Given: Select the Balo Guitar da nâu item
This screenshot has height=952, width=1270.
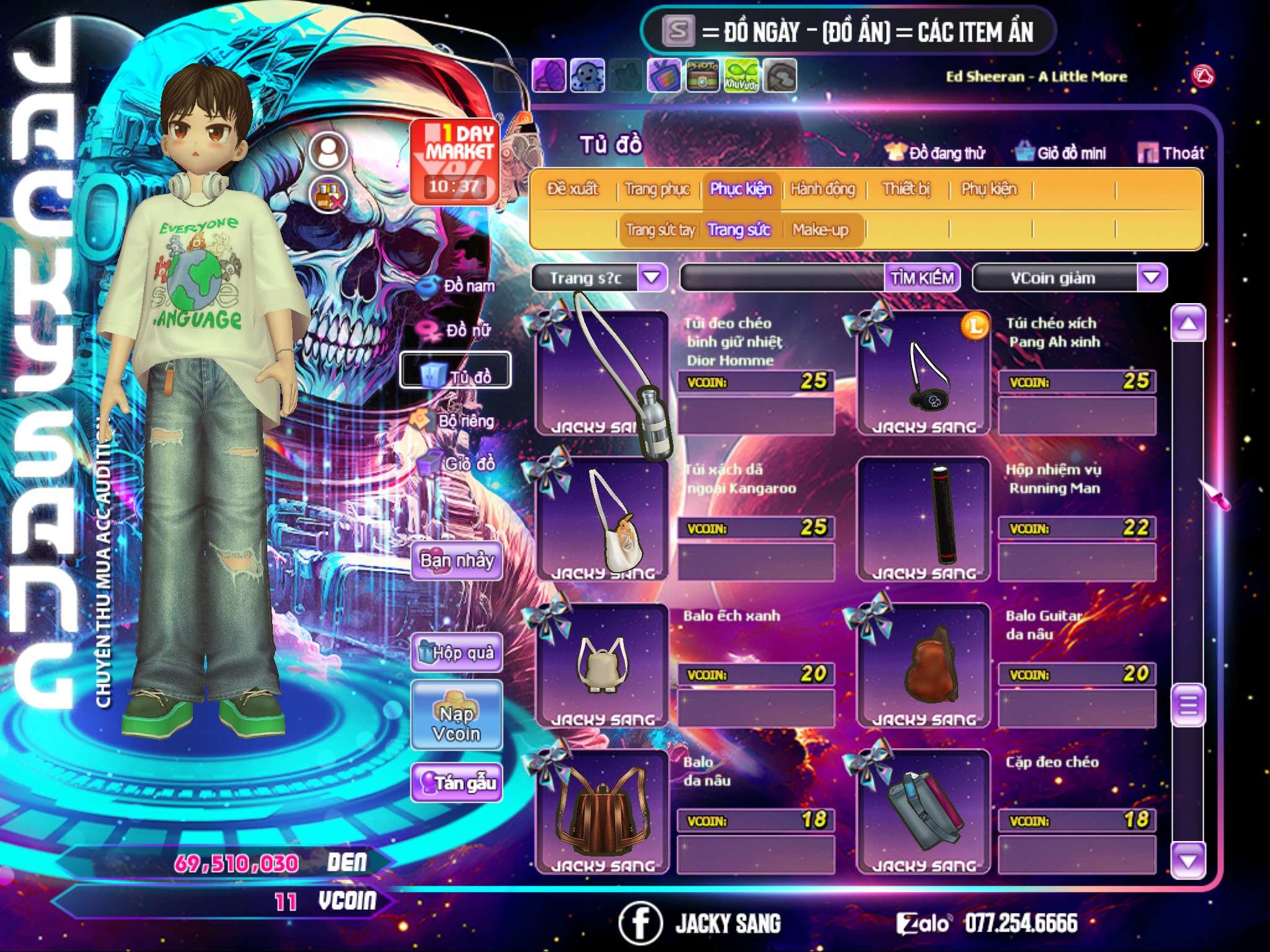Looking at the screenshot, I should [923, 665].
